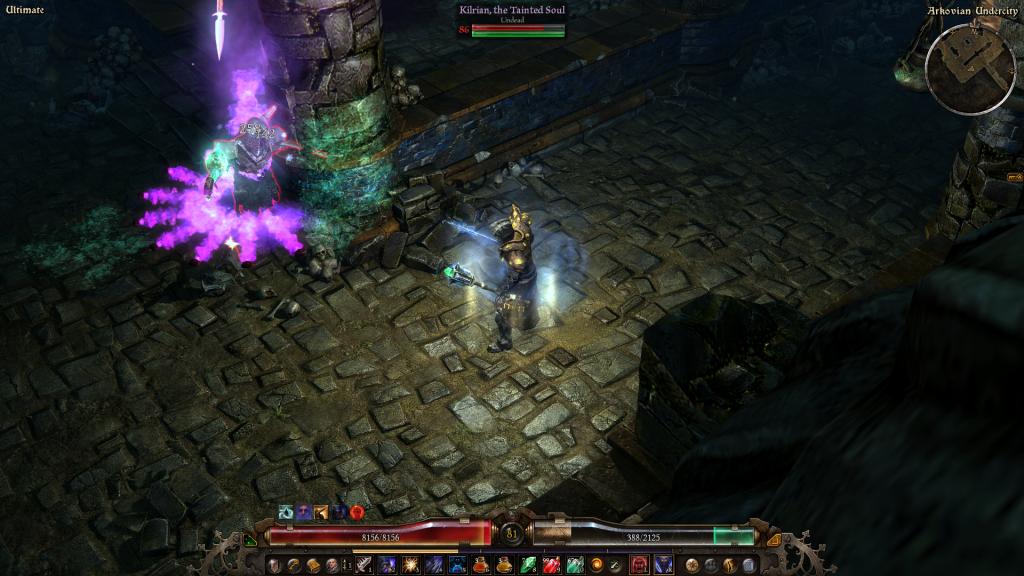Click the small orange tag below minimap
1024x576 pixels.
tap(1014, 177)
